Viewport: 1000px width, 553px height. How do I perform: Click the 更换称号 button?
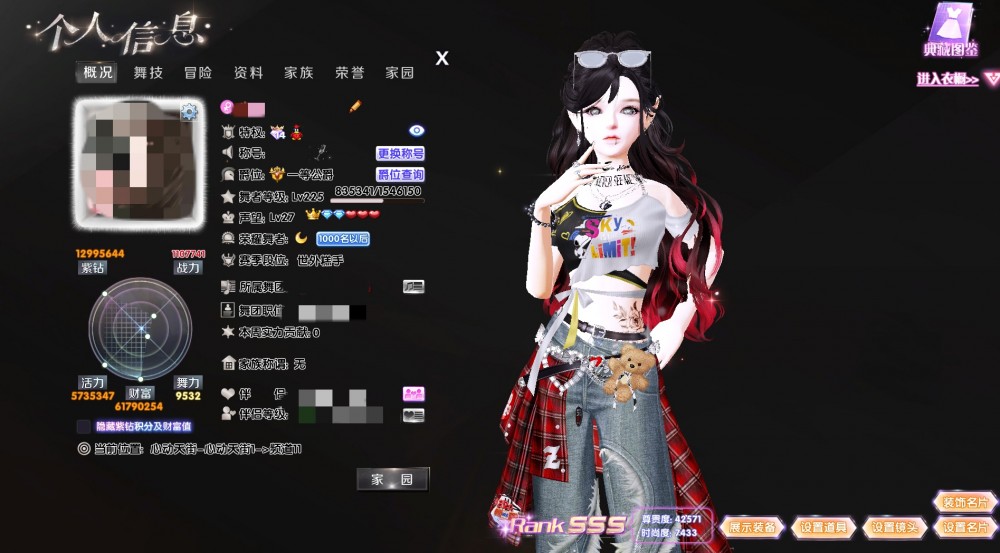click(400, 153)
